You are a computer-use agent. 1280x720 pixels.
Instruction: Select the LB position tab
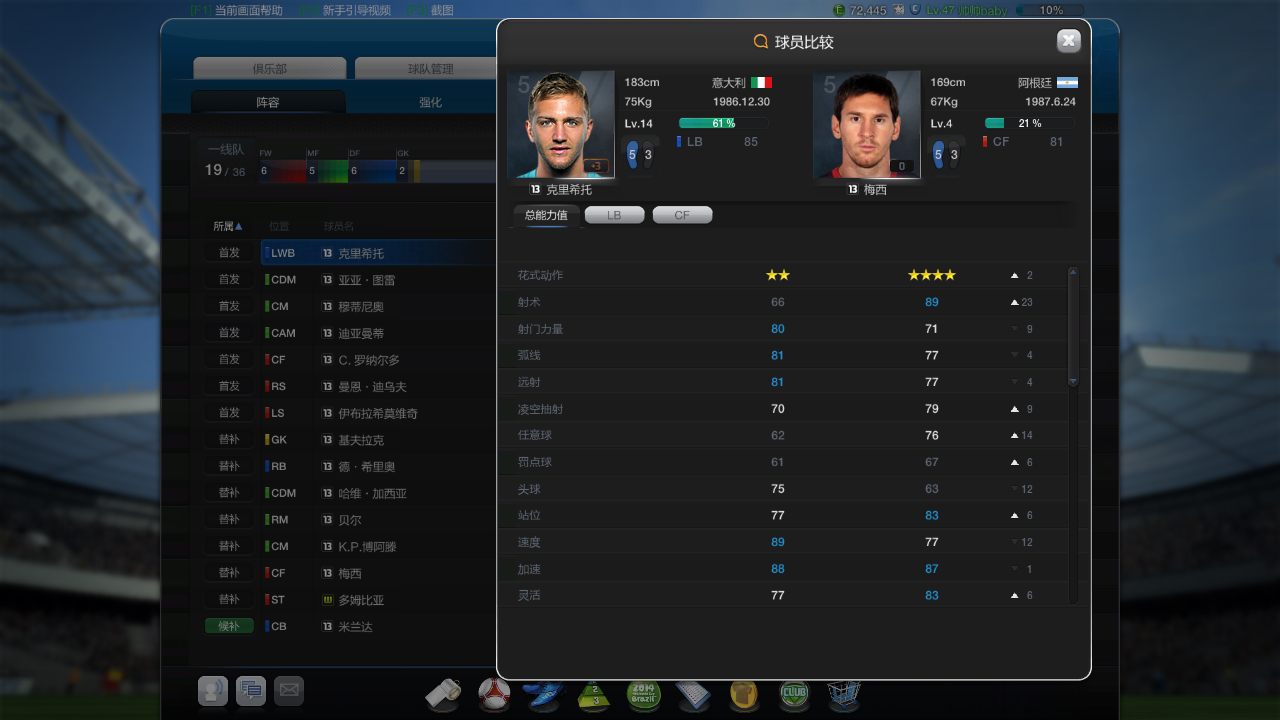[x=614, y=215]
